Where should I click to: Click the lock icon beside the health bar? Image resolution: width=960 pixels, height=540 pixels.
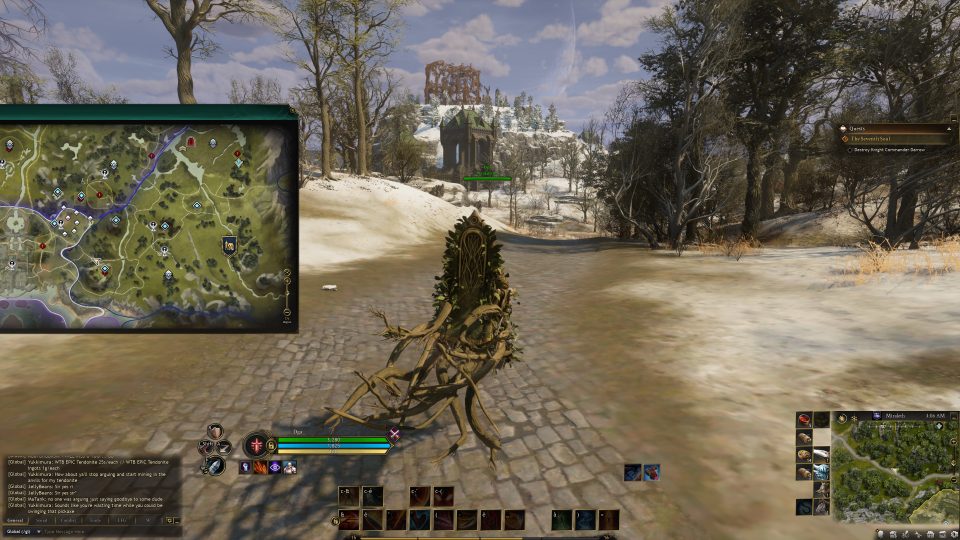tap(272, 445)
